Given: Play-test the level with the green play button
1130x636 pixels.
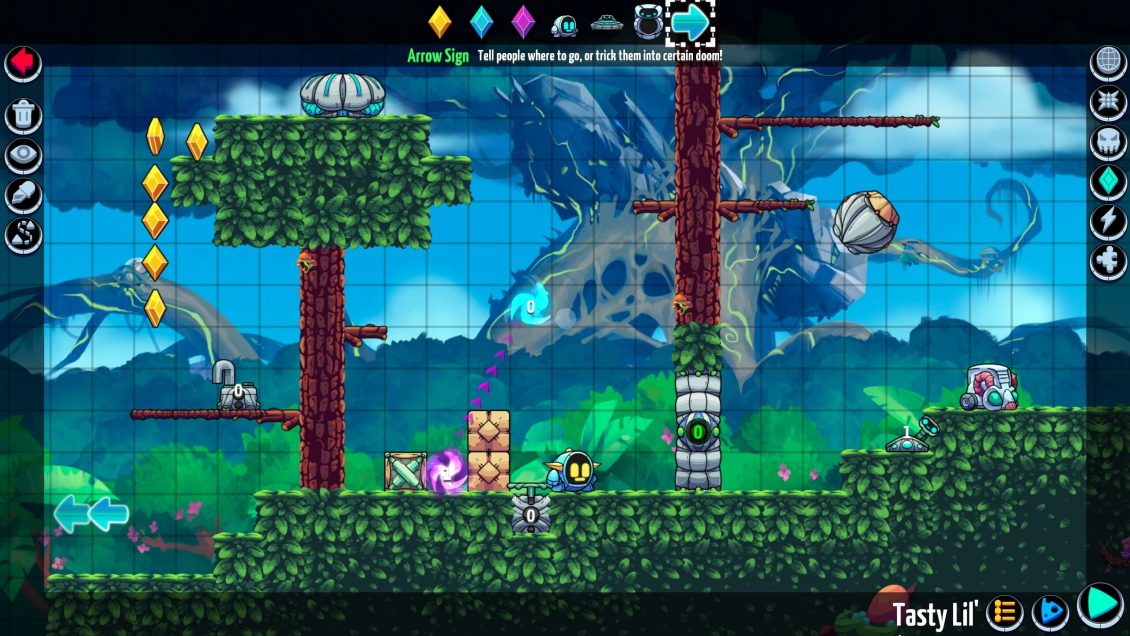Looking at the screenshot, I should click(x=1100, y=604).
